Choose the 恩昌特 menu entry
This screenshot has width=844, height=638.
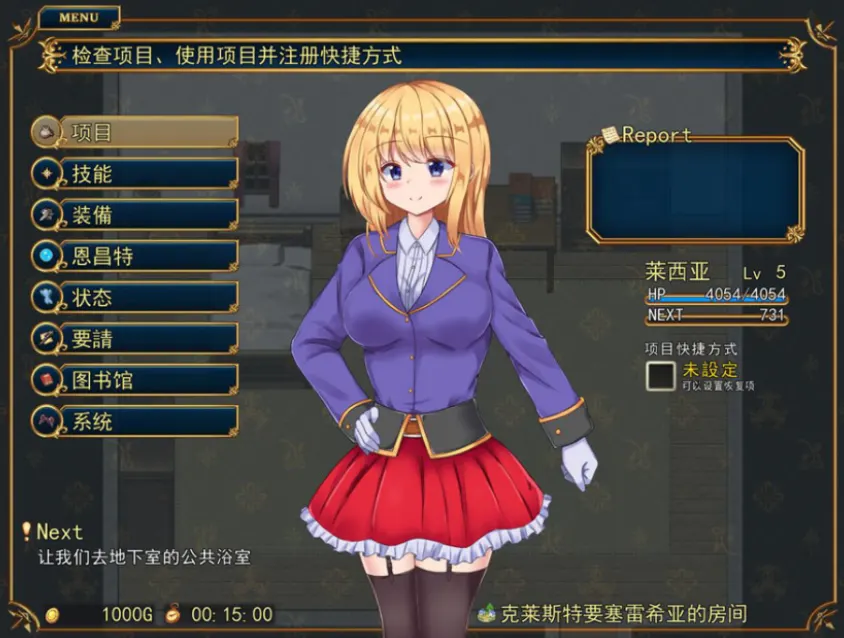tap(135, 256)
